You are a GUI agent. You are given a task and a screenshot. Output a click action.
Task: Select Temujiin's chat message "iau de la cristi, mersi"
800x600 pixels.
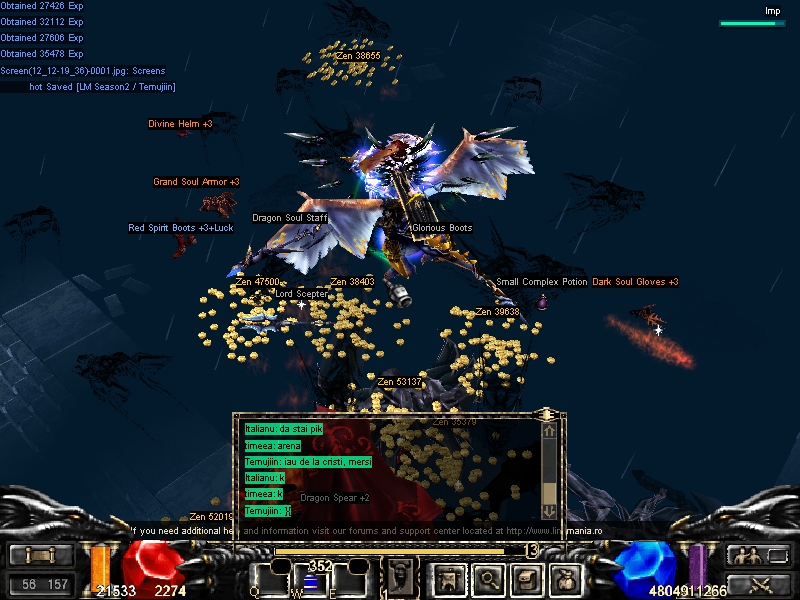click(x=308, y=462)
